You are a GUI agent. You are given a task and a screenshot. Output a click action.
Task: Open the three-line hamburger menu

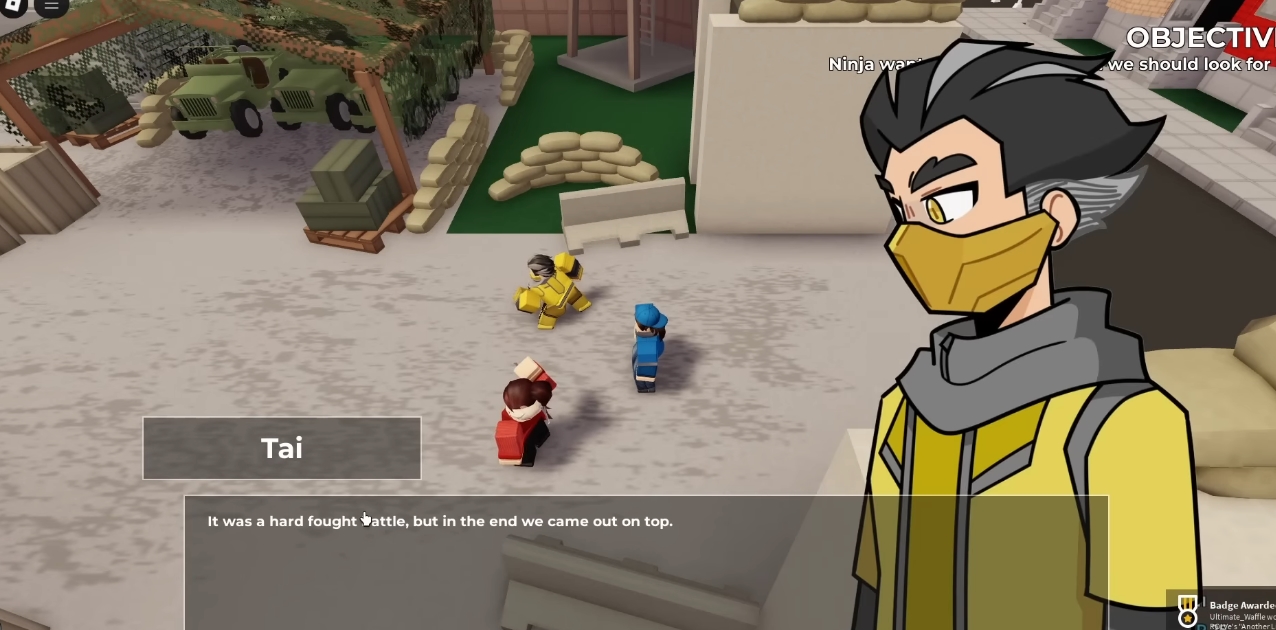click(x=51, y=6)
